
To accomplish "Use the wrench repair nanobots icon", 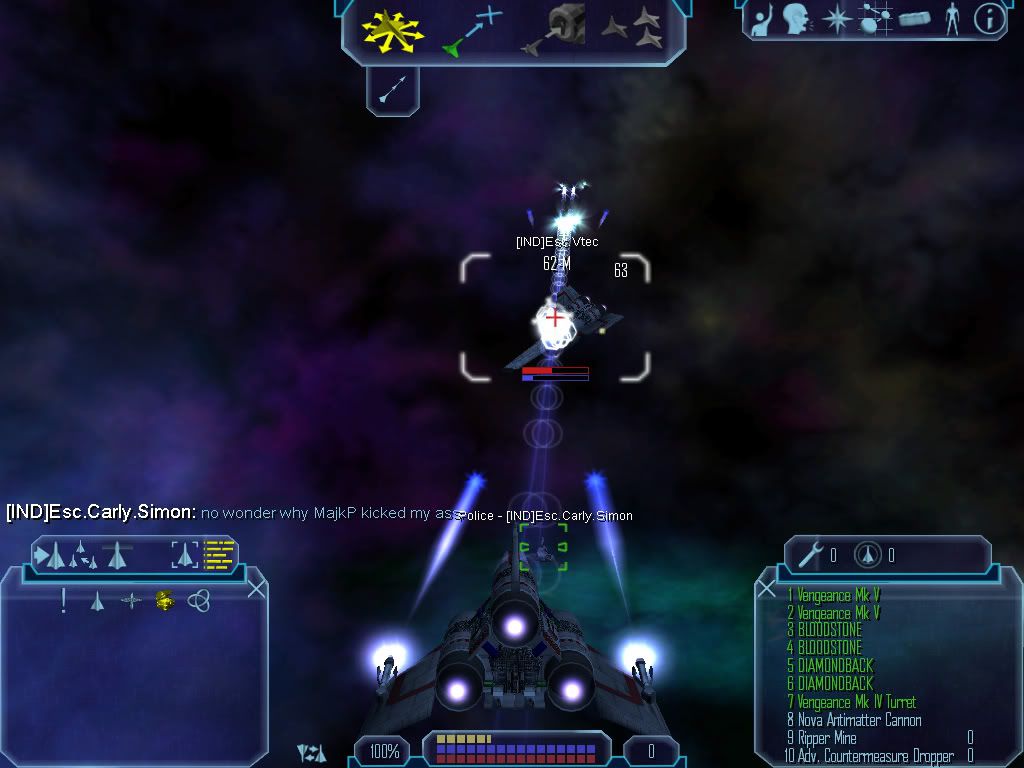I will (x=816, y=555).
